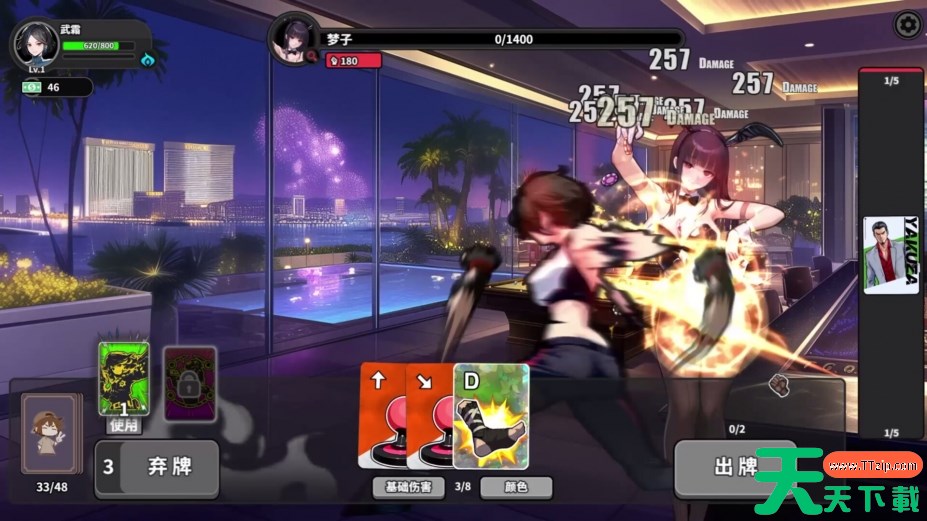Pick the down-right arrow joystick card
This screenshot has height=521, width=927.
tap(430, 415)
